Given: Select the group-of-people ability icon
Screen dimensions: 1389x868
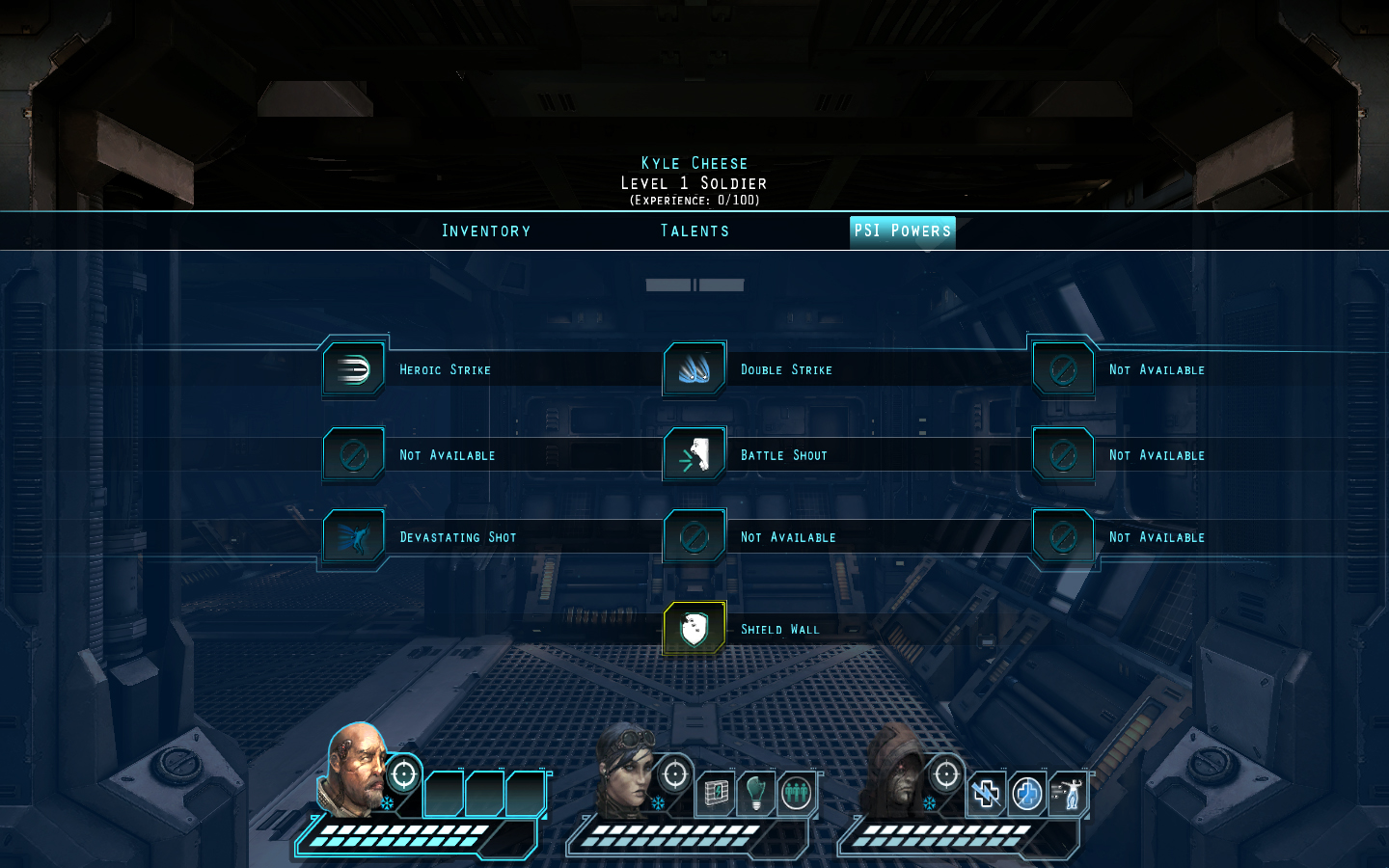Looking at the screenshot, I should tap(797, 793).
